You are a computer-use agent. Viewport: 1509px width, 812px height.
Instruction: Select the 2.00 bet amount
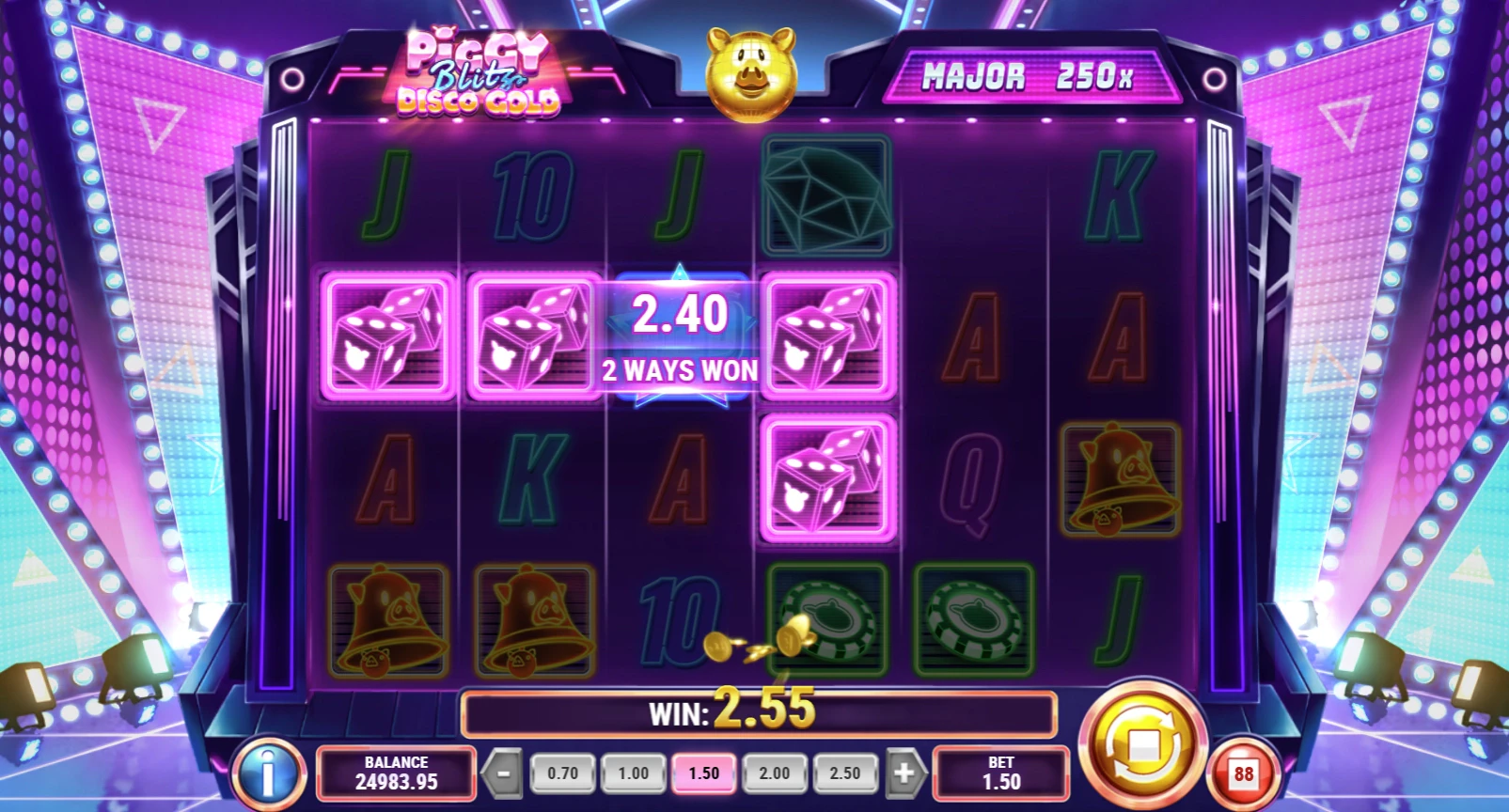[775, 773]
